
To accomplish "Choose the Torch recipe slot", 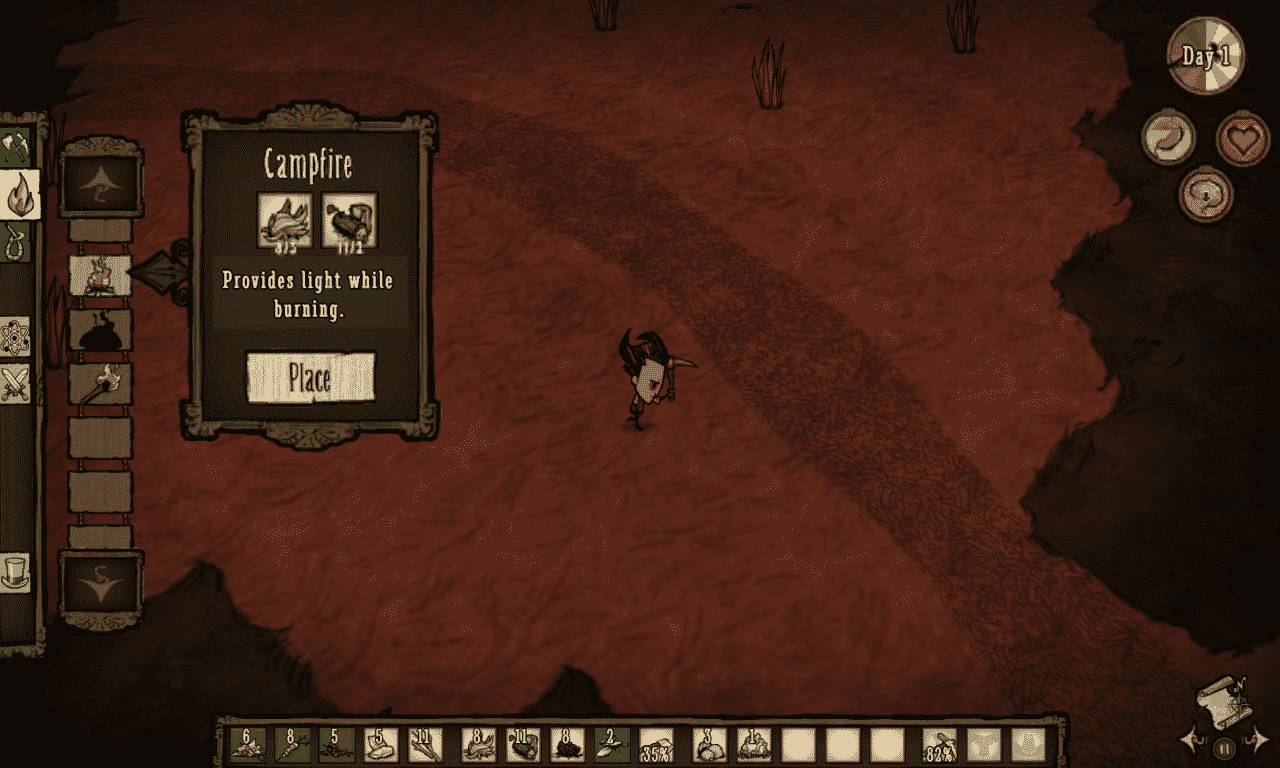I will (100, 383).
